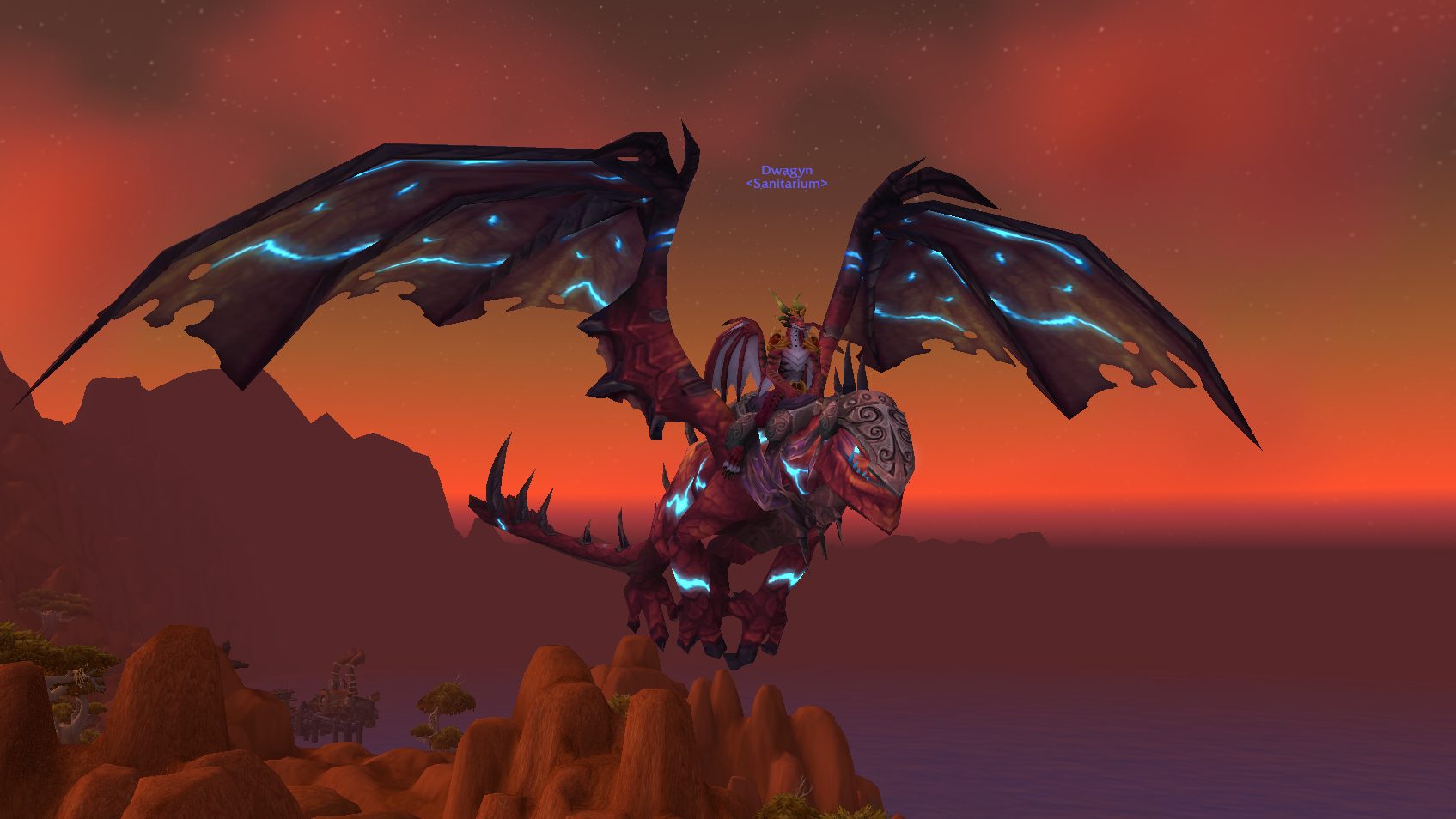Select the Dwagyn player name label
The width and height of the screenshot is (1456, 819).
pyautogui.click(x=786, y=171)
